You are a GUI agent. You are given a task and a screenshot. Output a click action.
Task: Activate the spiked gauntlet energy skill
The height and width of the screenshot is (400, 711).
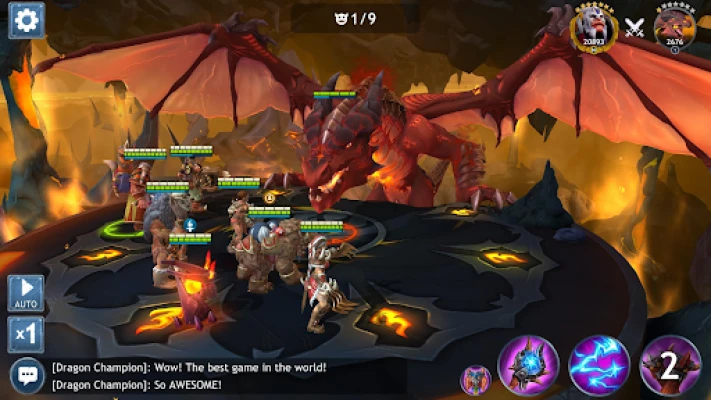528,366
